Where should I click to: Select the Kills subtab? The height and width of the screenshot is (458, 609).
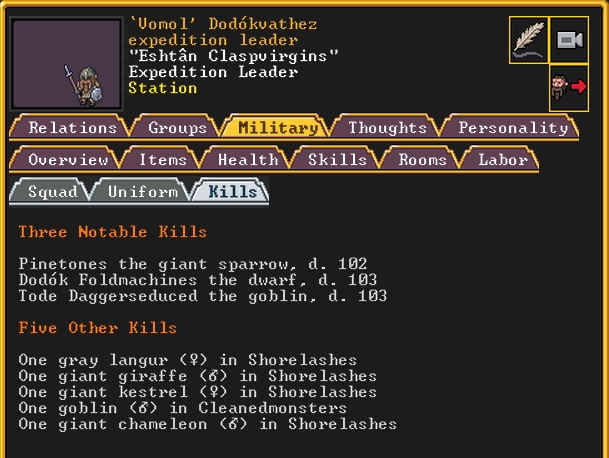click(232, 191)
